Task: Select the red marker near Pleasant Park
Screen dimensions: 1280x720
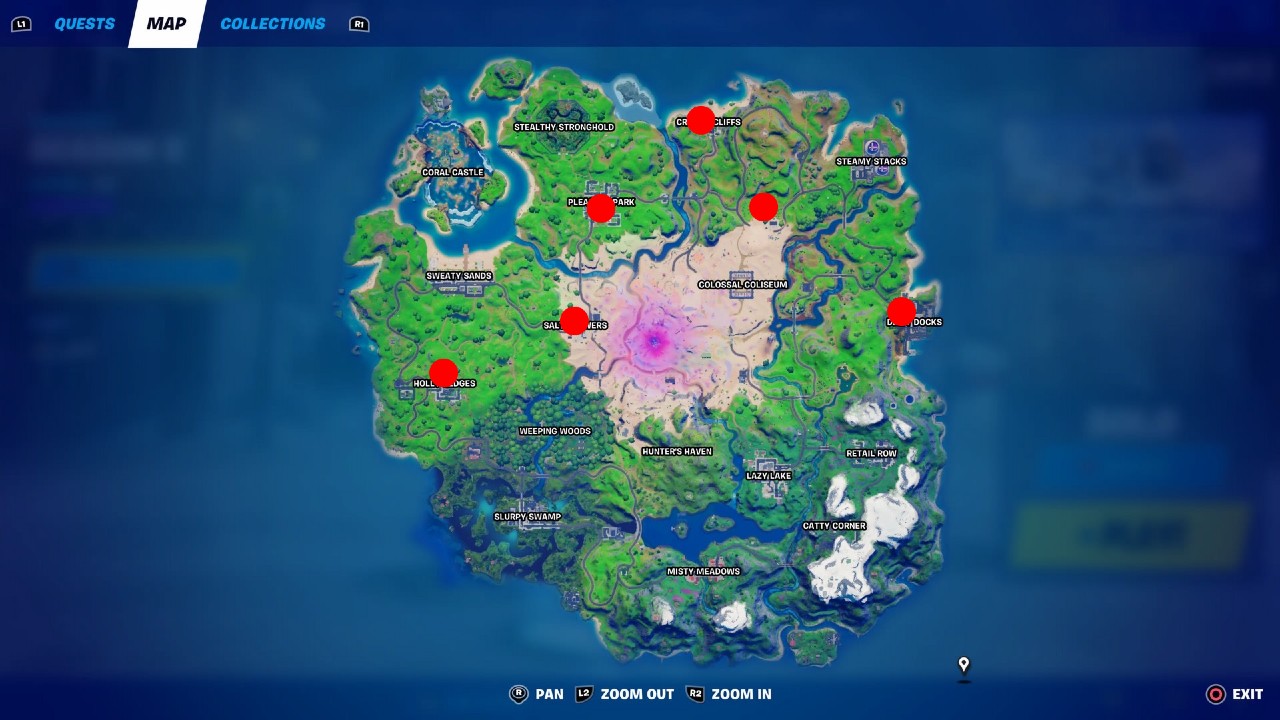Action: [599, 208]
